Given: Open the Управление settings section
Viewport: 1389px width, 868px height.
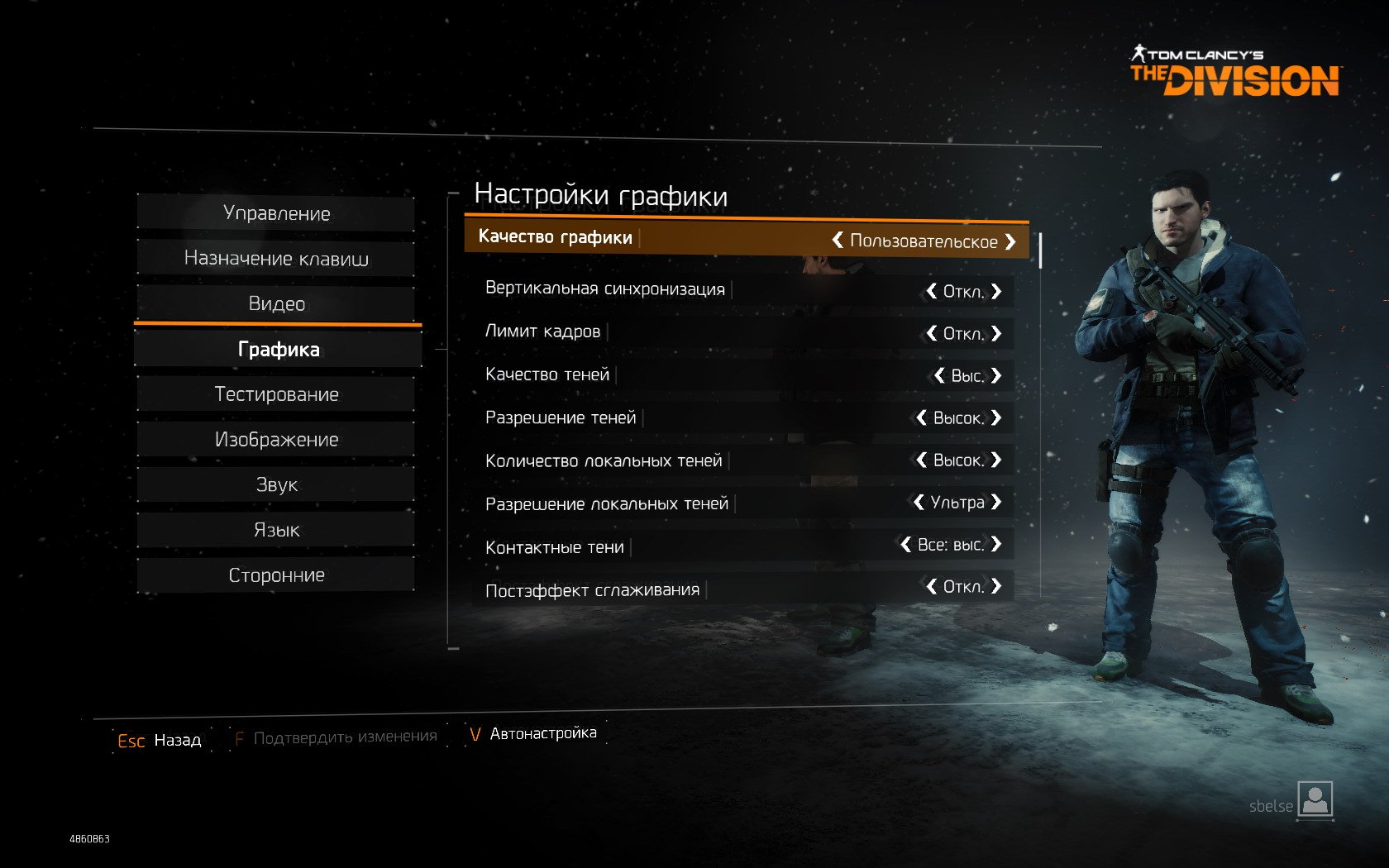Looking at the screenshot, I should coord(276,213).
